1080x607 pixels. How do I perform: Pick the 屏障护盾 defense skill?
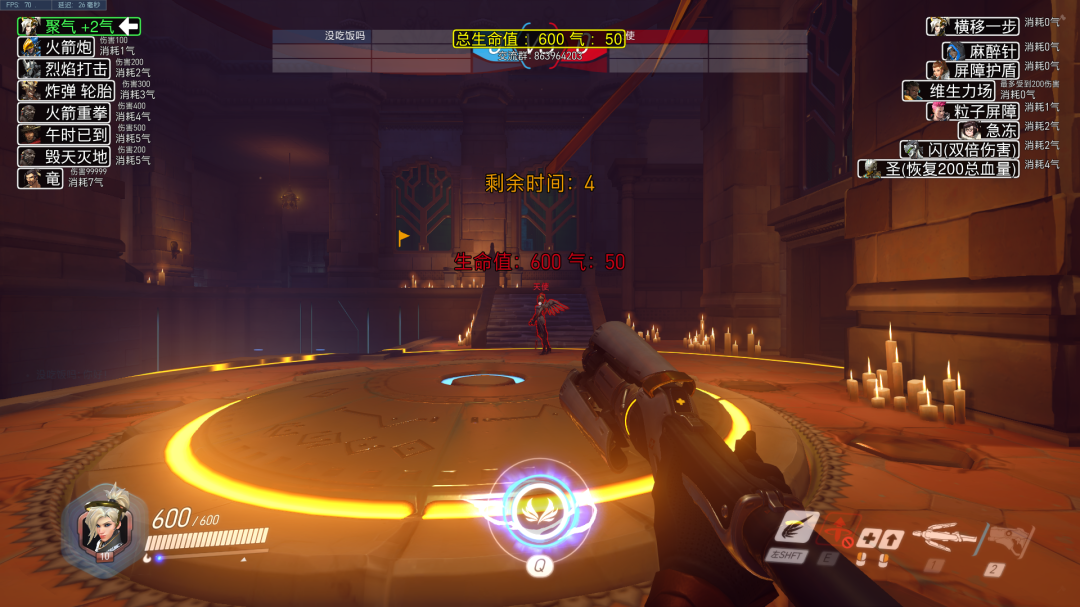[x=973, y=71]
